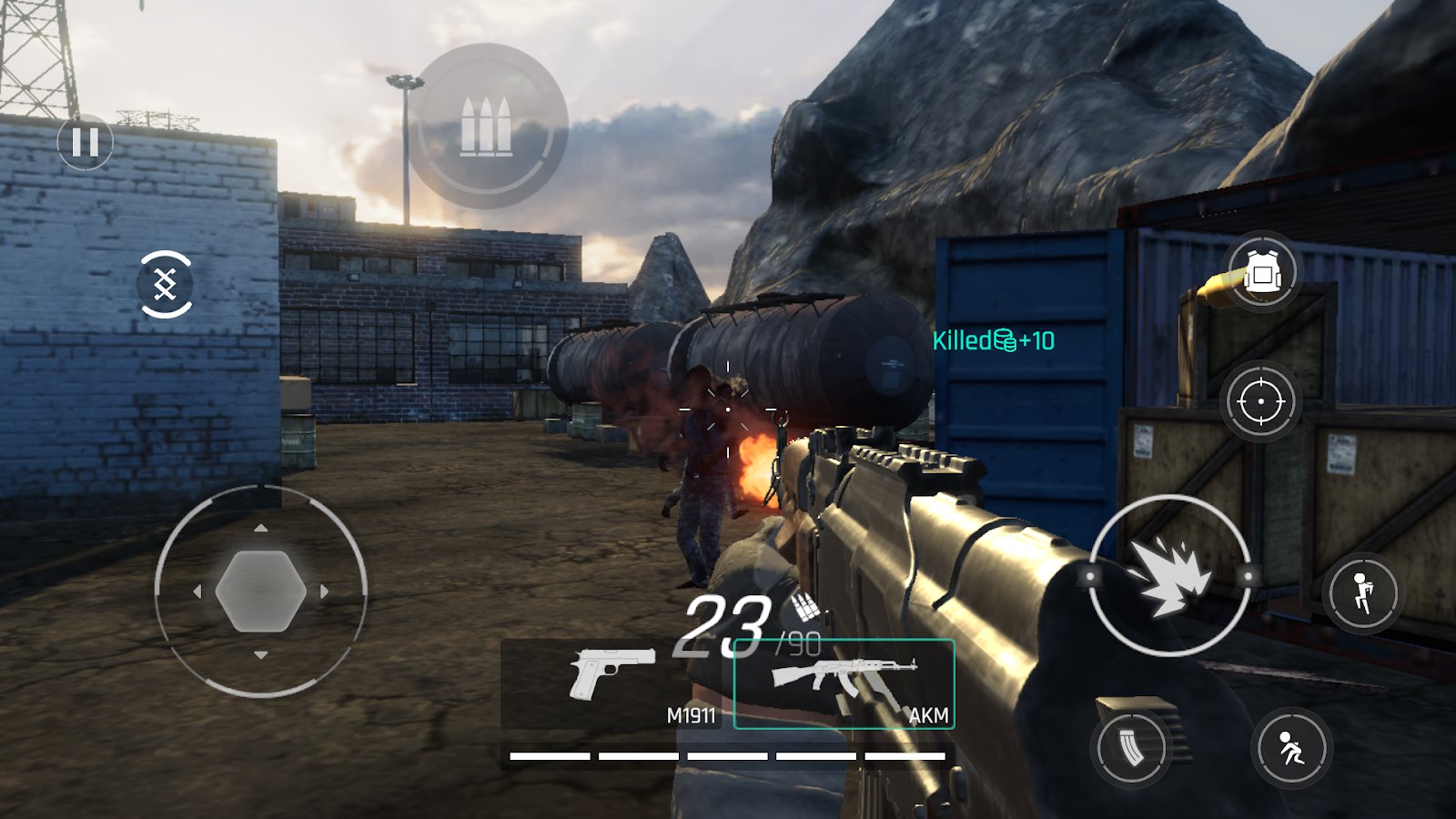Select the AKM rifle slot
Viewport: 1456px width, 819px height.
[844, 684]
